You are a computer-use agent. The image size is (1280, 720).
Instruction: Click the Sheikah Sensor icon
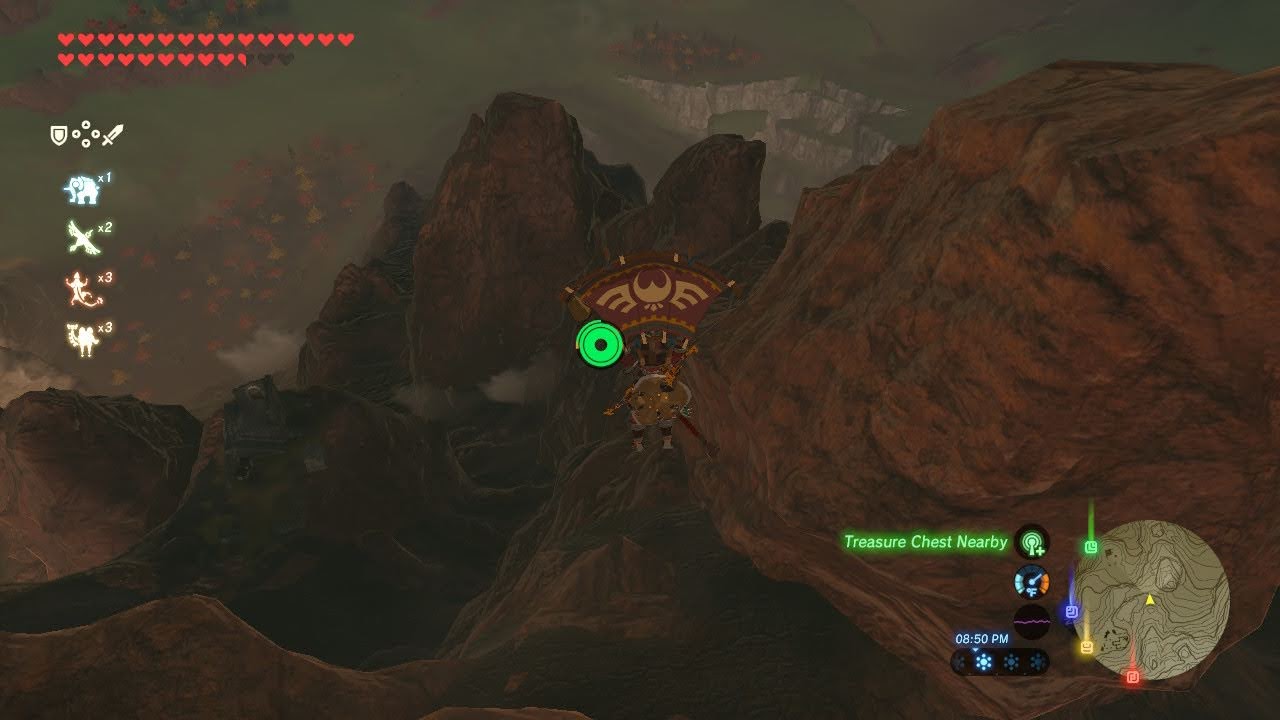coord(1031,542)
